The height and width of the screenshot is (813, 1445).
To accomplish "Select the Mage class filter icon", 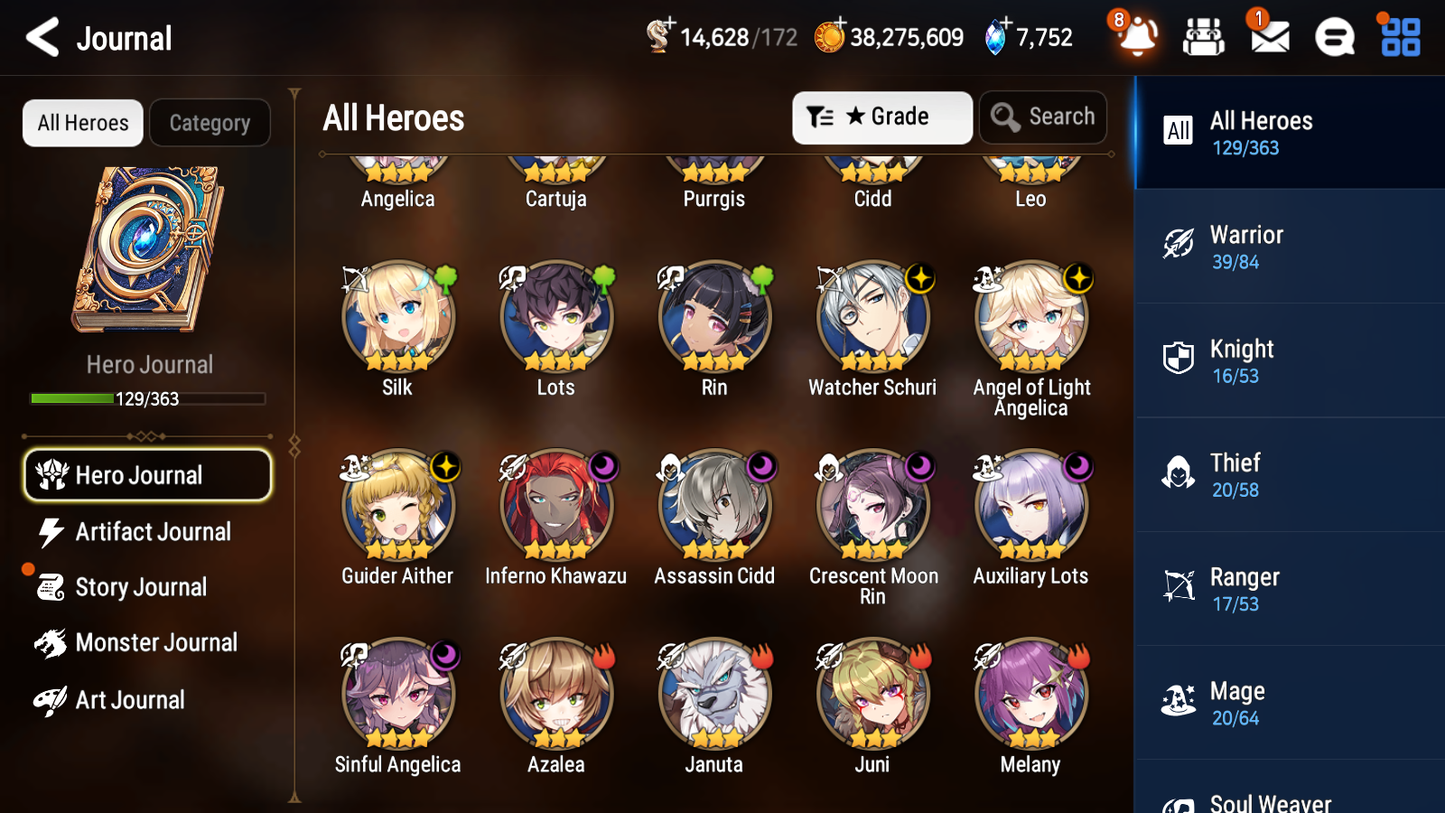I will coord(1178,701).
